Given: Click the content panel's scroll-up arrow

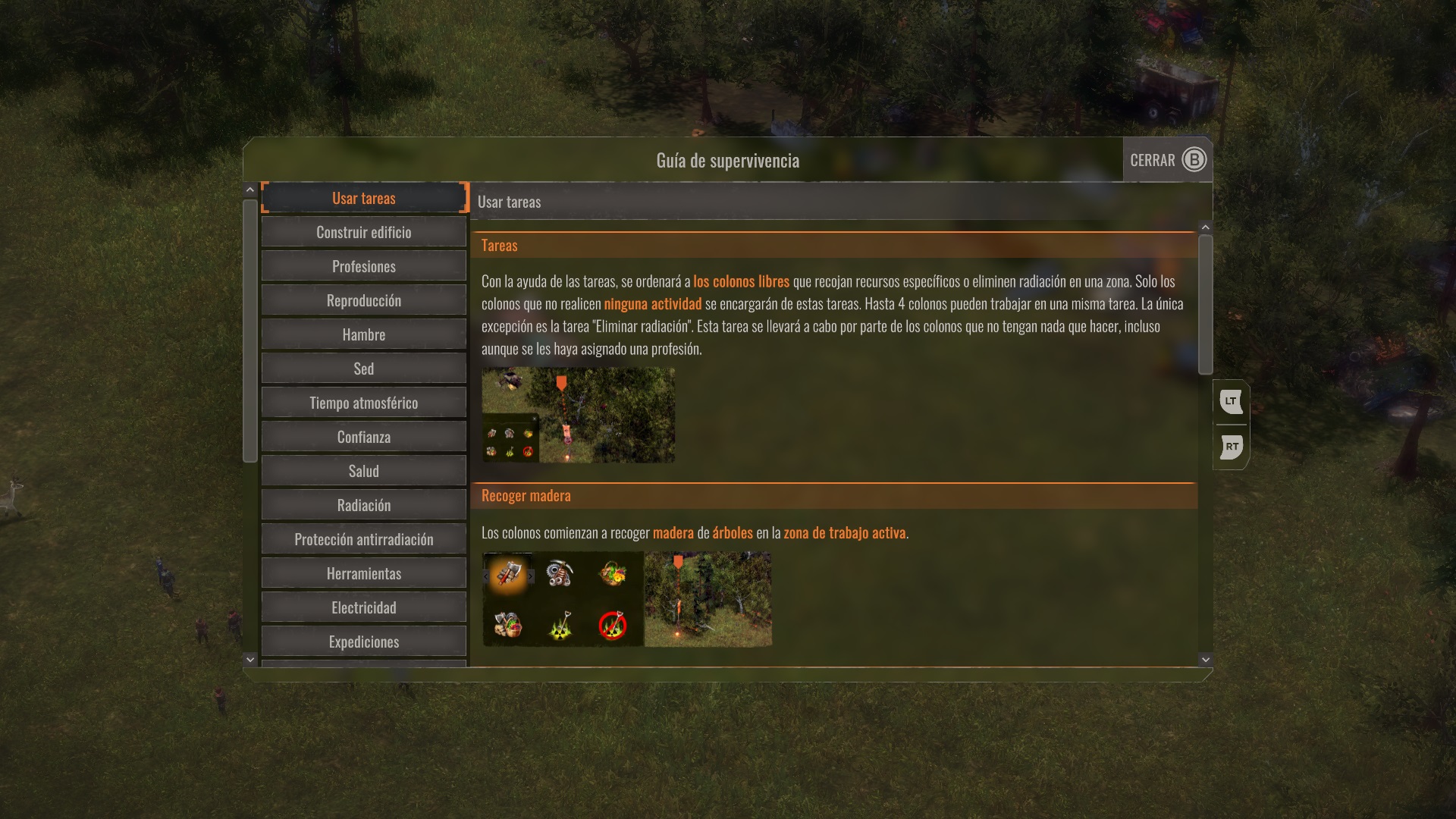Looking at the screenshot, I should pyautogui.click(x=1206, y=227).
